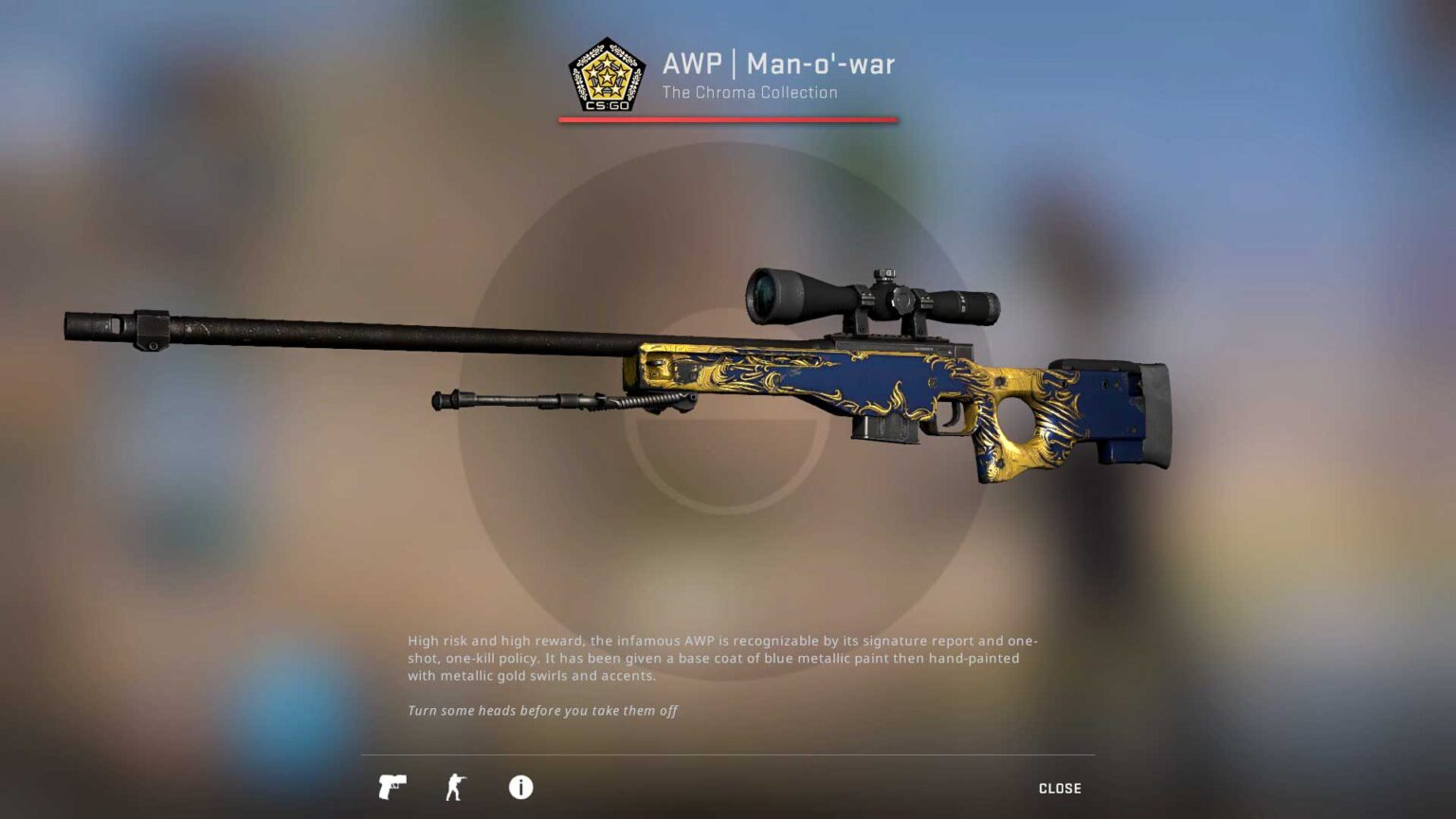Click the circled 'i' information symbol
The width and height of the screenshot is (1456, 819).
[x=519, y=788]
